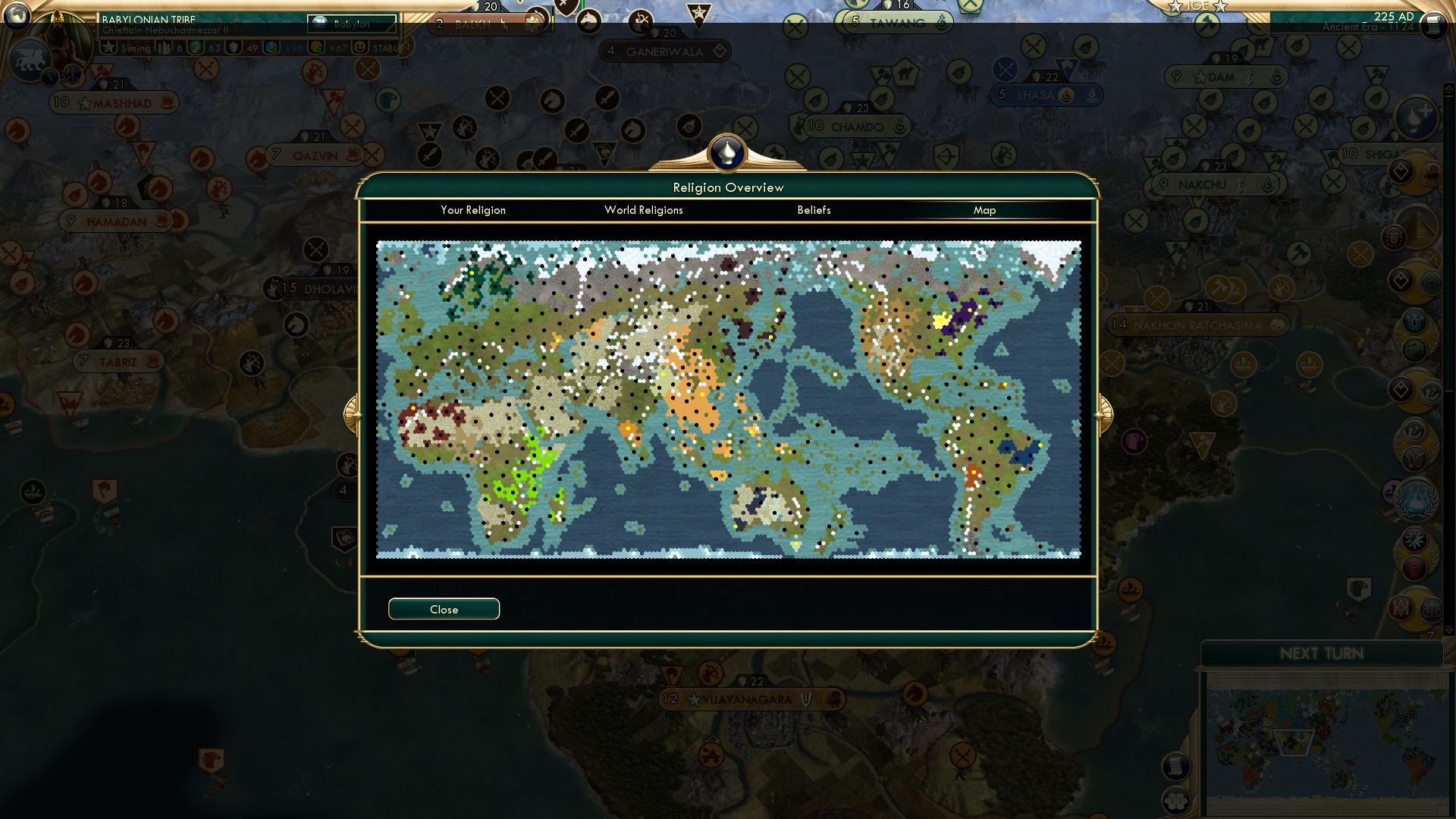Open the Babylon civilization dropdown
The height and width of the screenshot is (819, 1456).
(x=351, y=24)
